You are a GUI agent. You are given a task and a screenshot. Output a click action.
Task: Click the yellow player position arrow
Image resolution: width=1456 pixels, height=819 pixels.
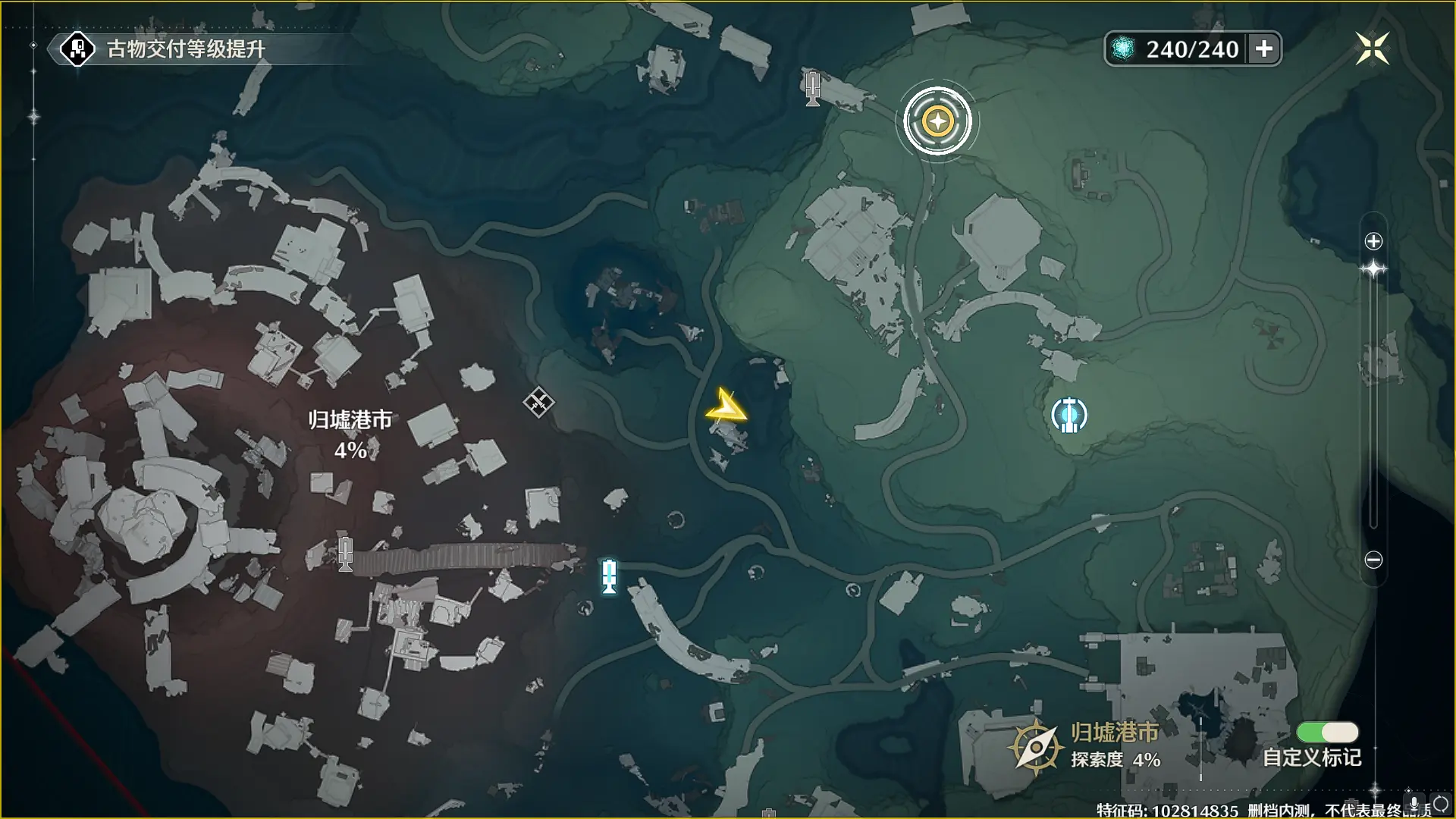[726, 408]
